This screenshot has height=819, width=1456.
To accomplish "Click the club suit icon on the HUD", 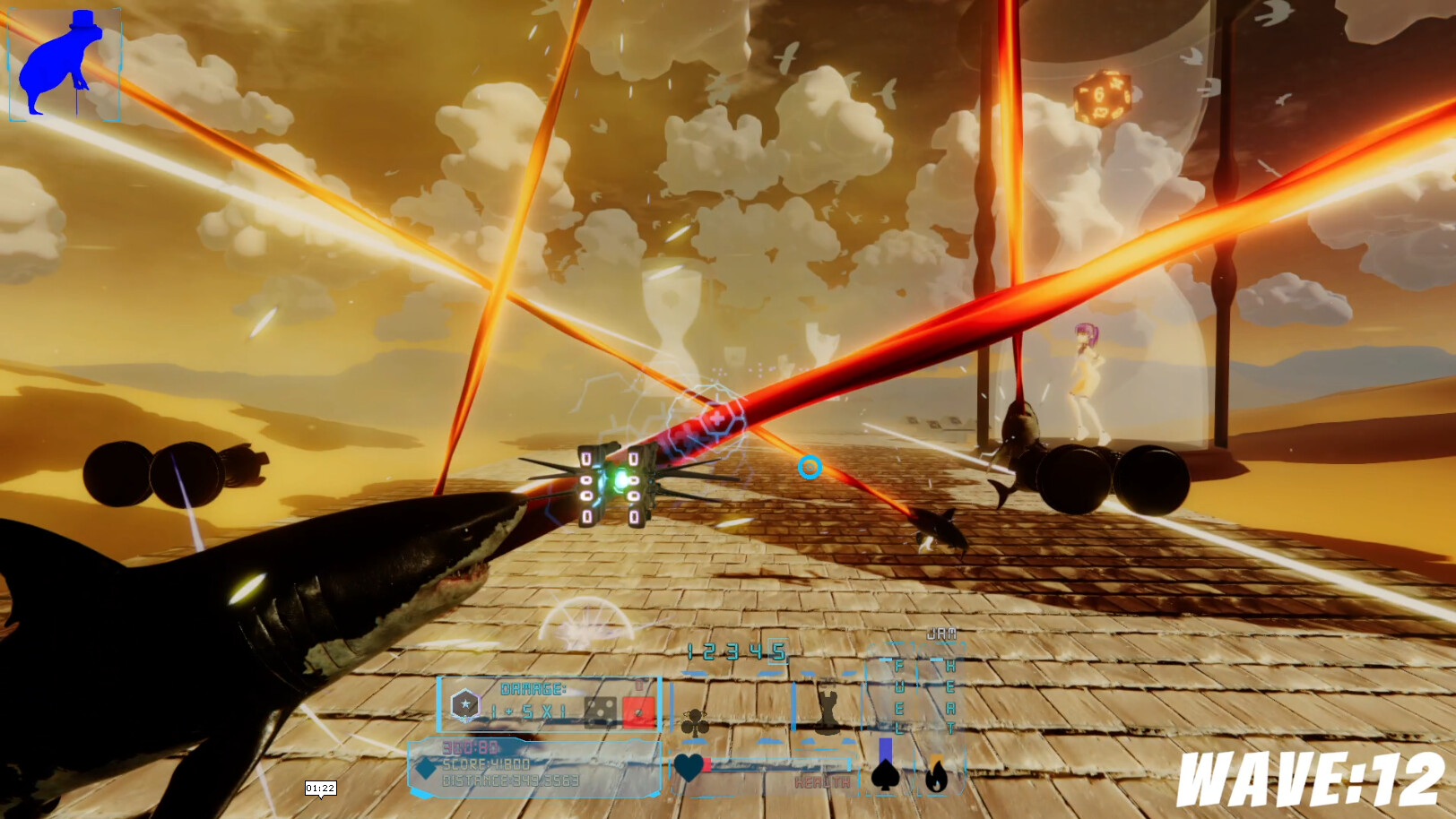I will (696, 720).
